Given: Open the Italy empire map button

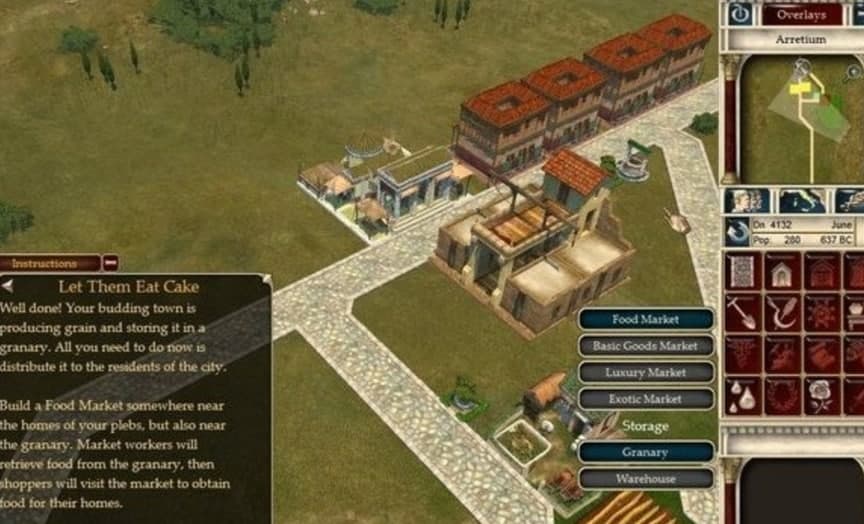Looking at the screenshot, I should (x=801, y=201).
